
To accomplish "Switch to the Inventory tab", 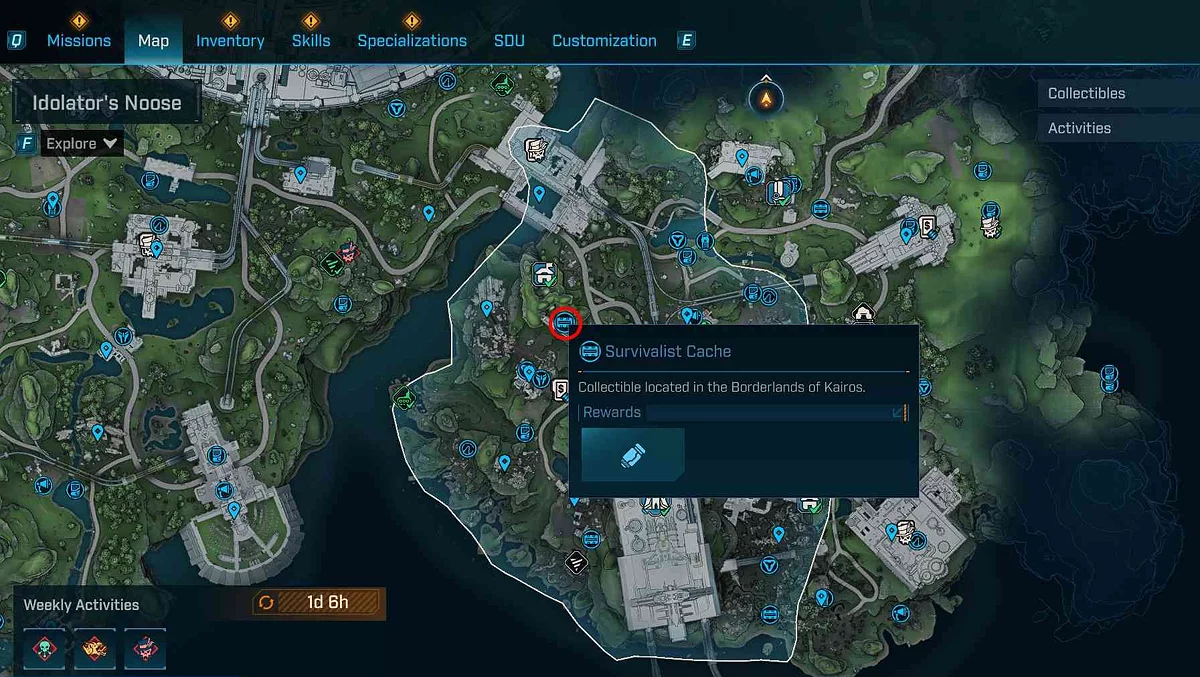I will coord(230,41).
